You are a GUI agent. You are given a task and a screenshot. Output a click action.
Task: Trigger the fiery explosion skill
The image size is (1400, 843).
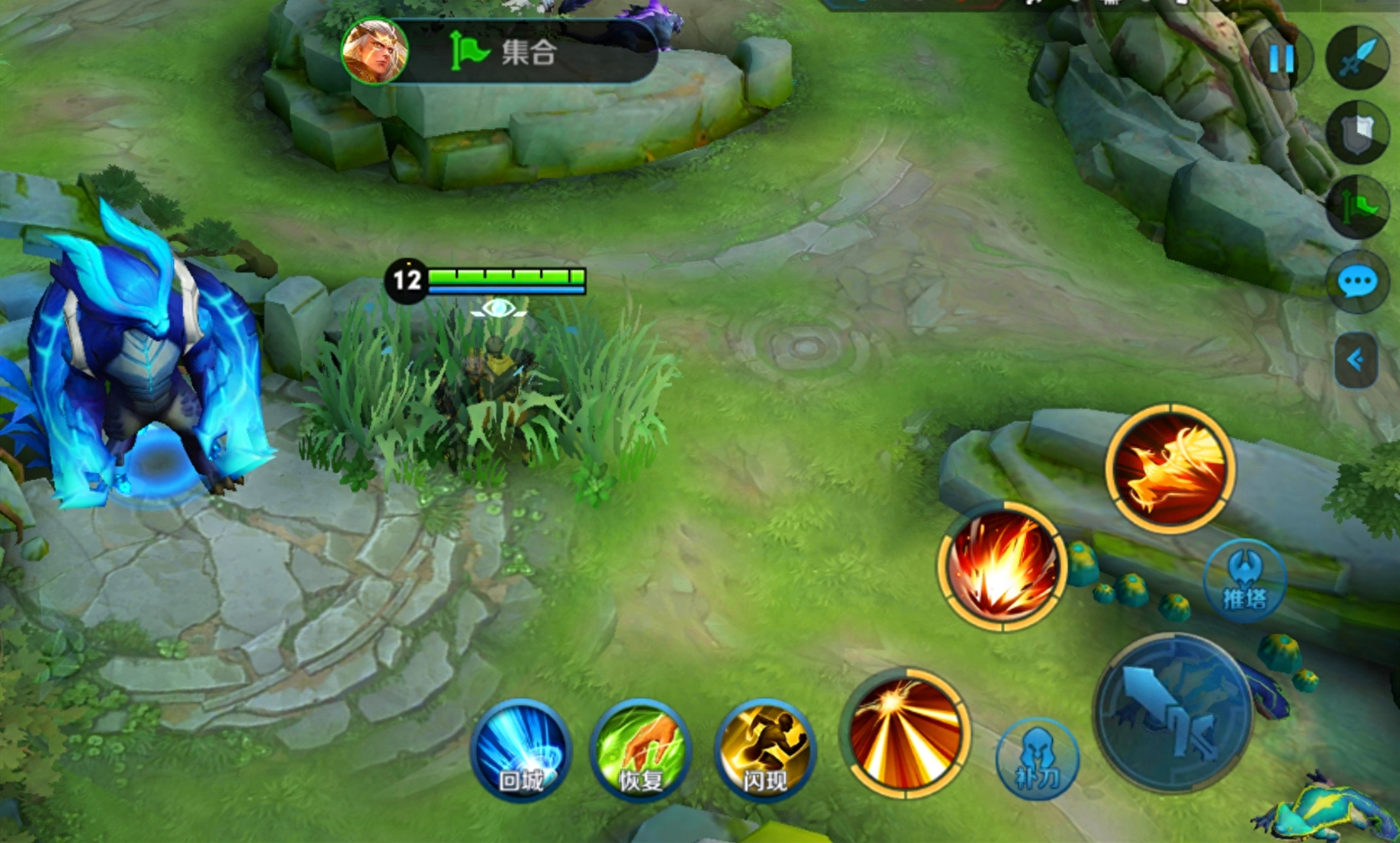click(1002, 566)
